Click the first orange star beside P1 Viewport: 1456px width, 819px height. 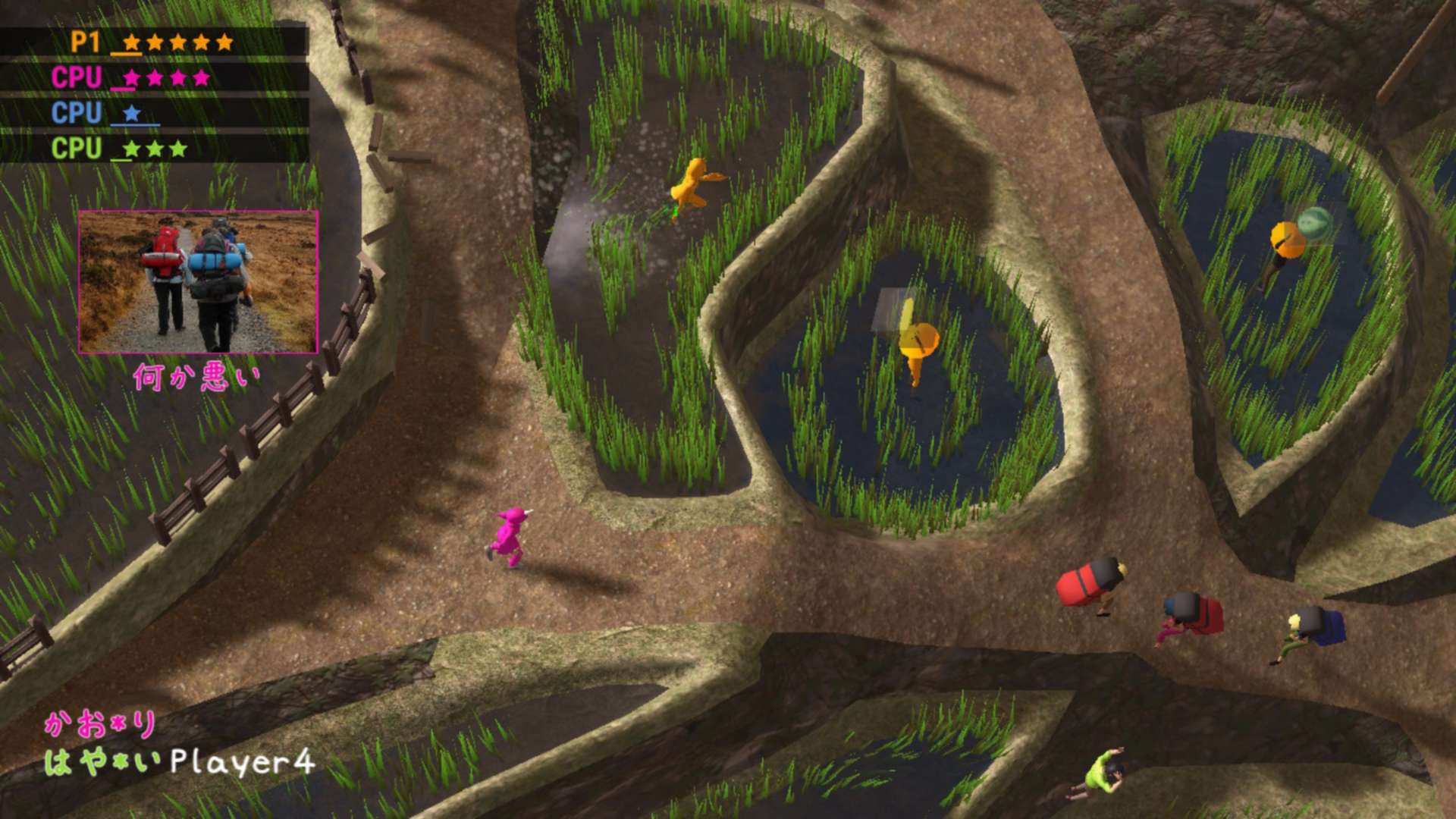[x=130, y=43]
